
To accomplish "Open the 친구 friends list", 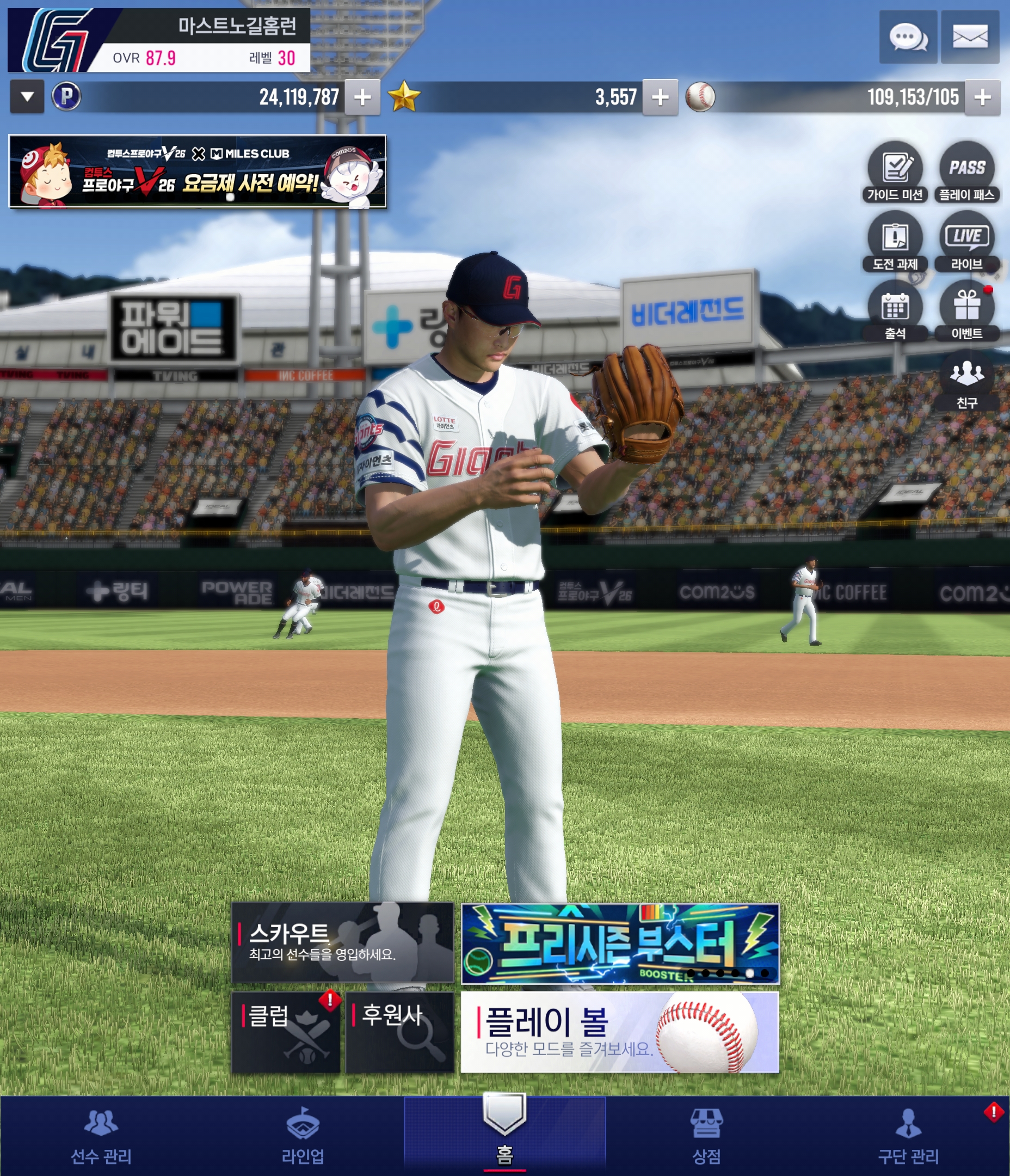I will (967, 379).
